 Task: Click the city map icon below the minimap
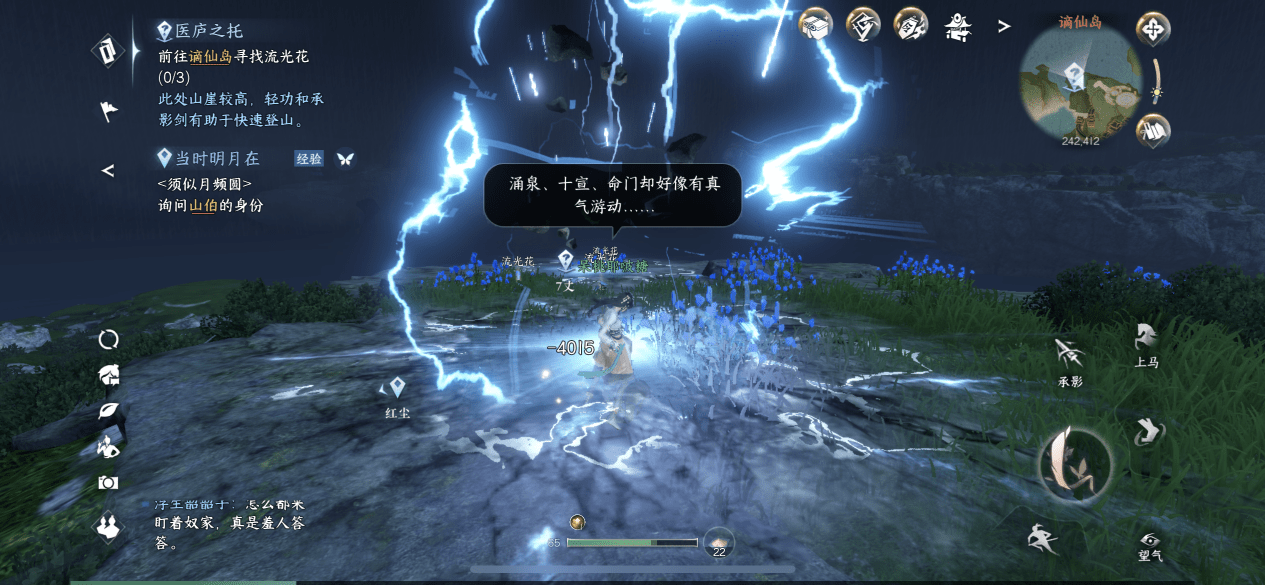[1153, 130]
